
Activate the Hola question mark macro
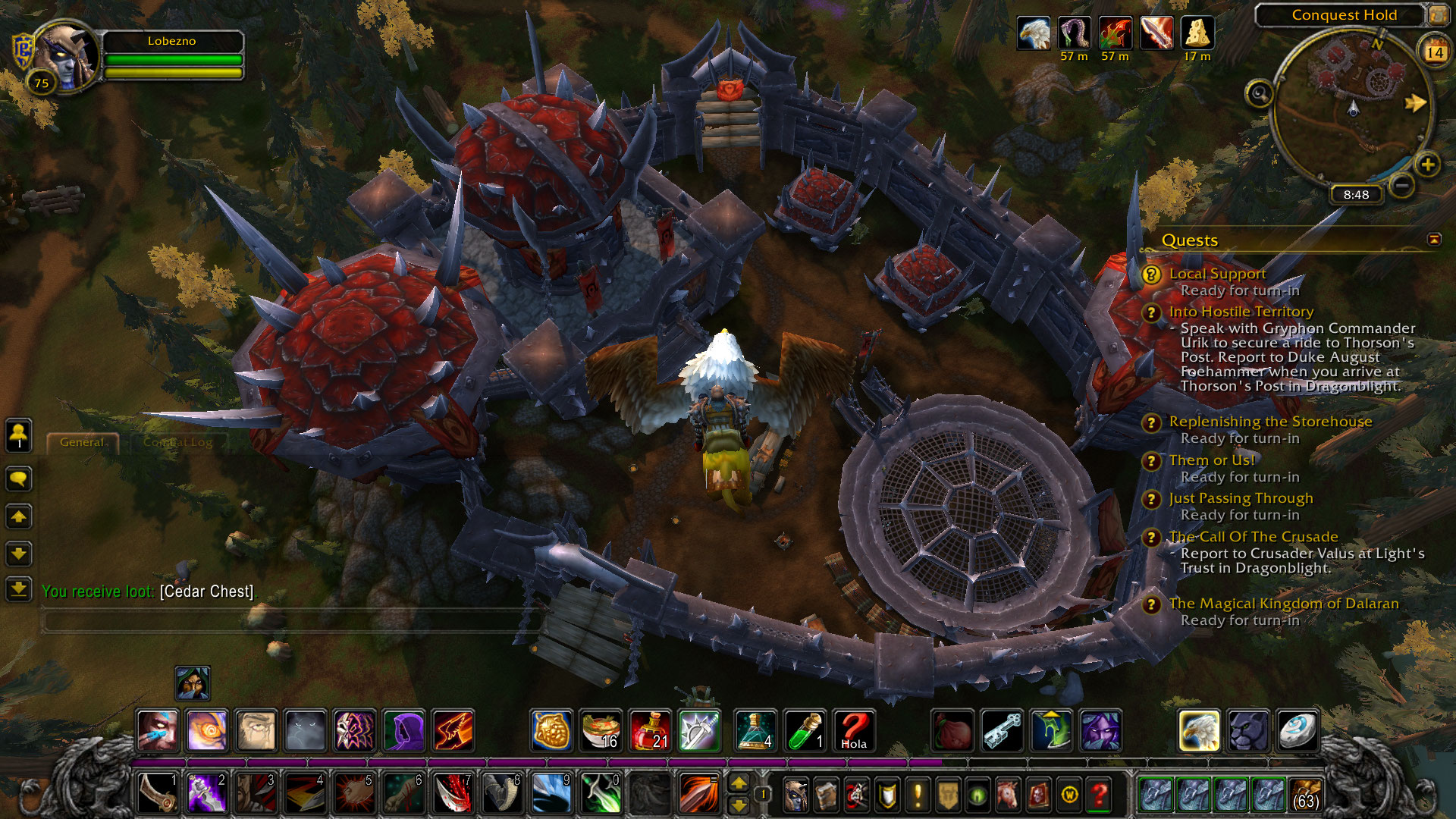[854, 730]
